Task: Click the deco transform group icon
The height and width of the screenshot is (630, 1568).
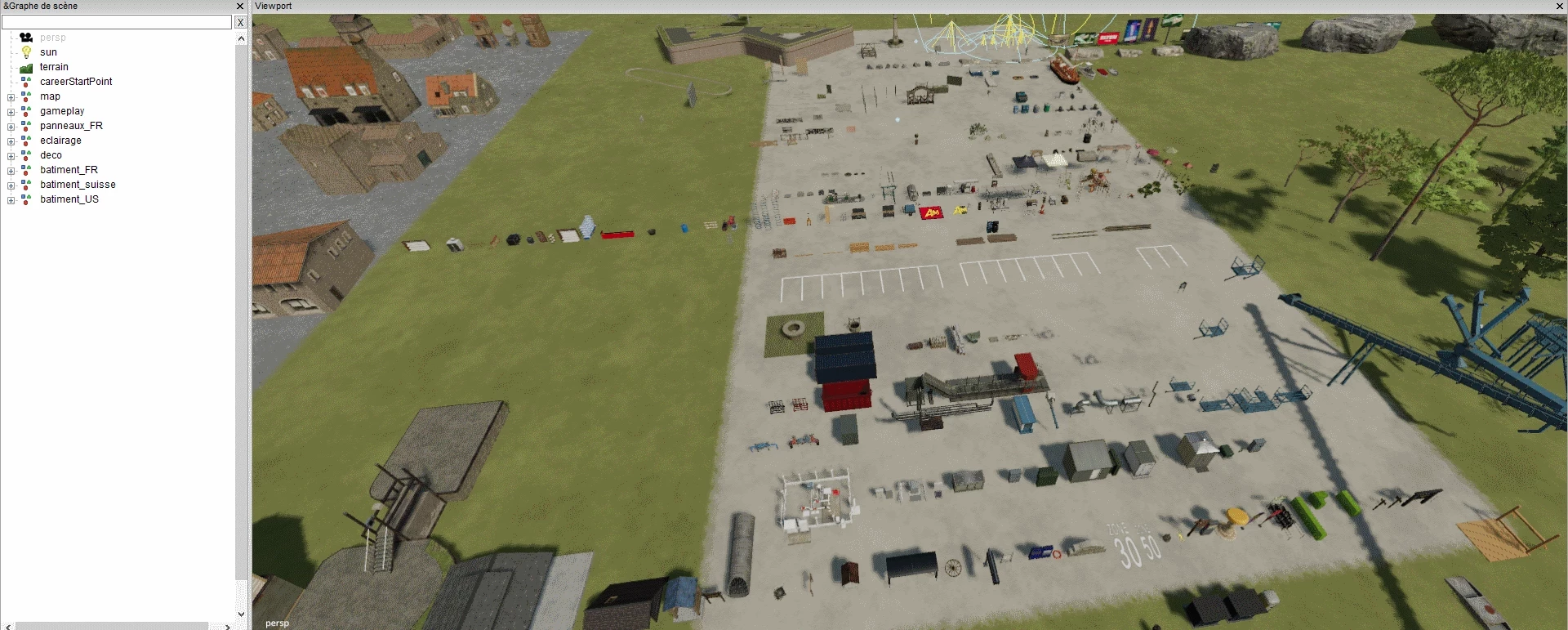Action: click(27, 155)
